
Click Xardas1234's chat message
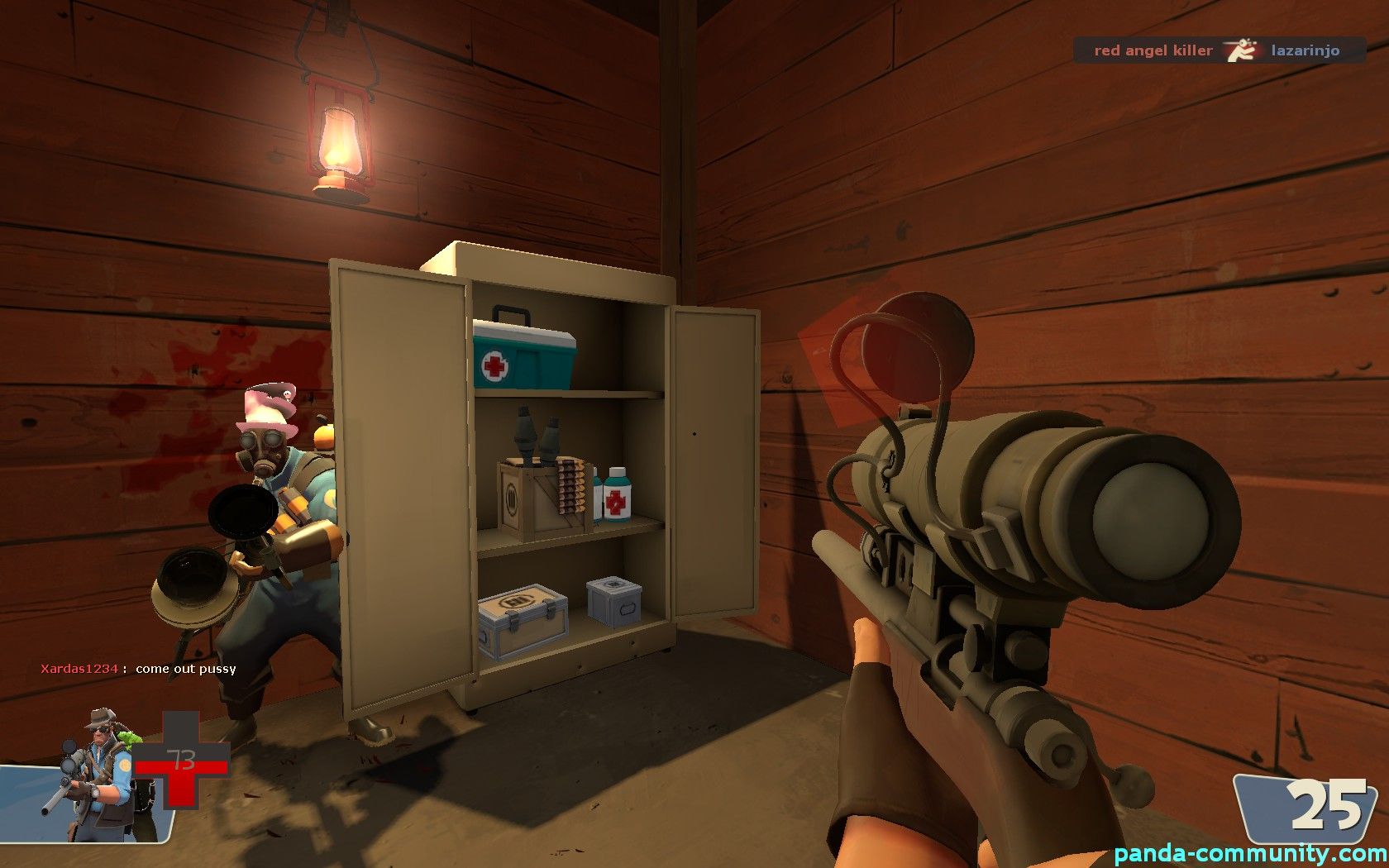(x=139, y=669)
